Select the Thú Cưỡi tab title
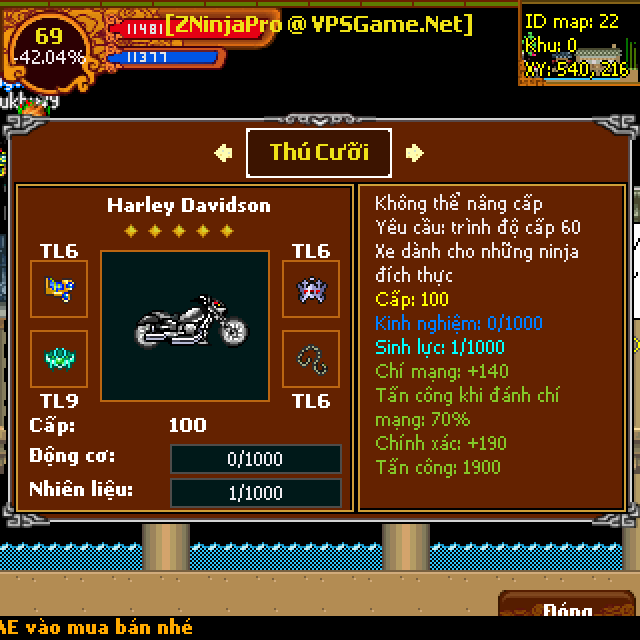The height and width of the screenshot is (640, 640). tap(319, 153)
